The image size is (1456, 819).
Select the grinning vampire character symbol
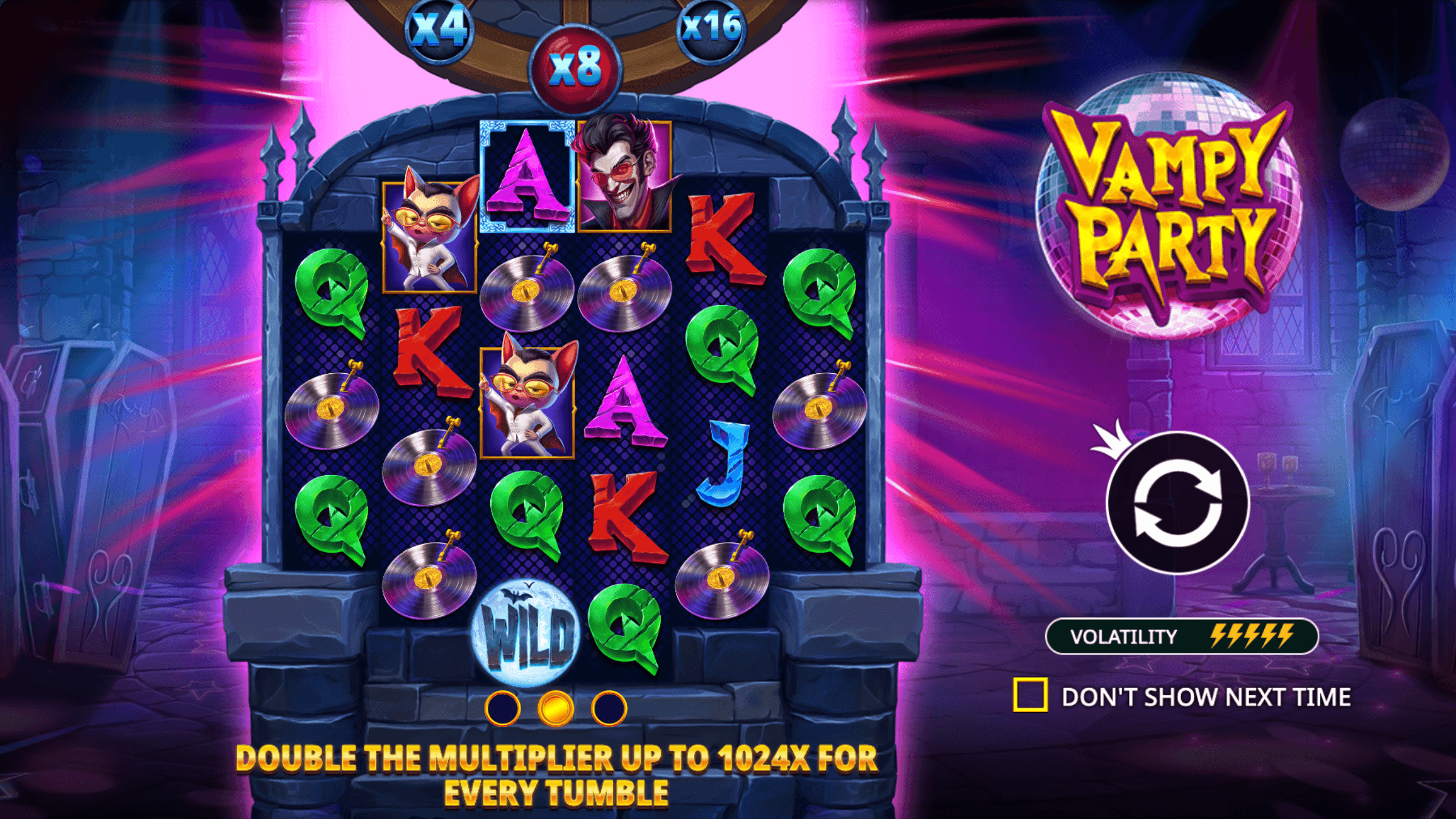(x=625, y=176)
